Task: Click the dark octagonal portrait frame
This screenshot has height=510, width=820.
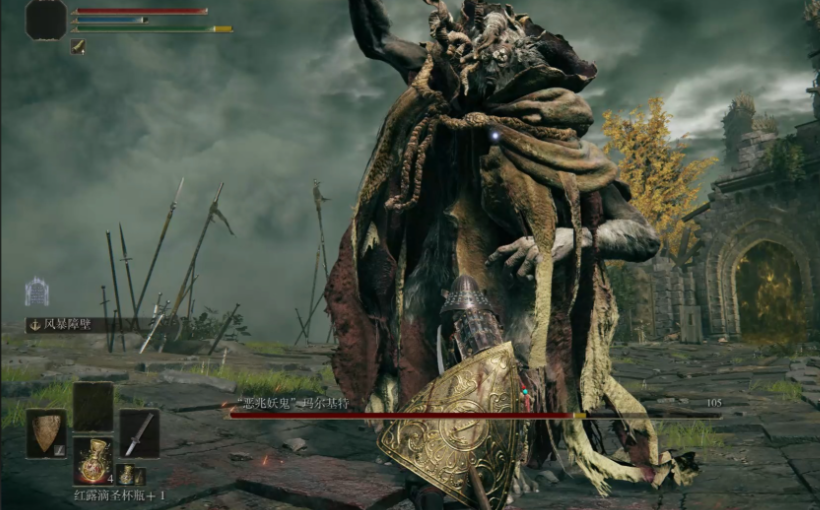Action: coord(46,20)
